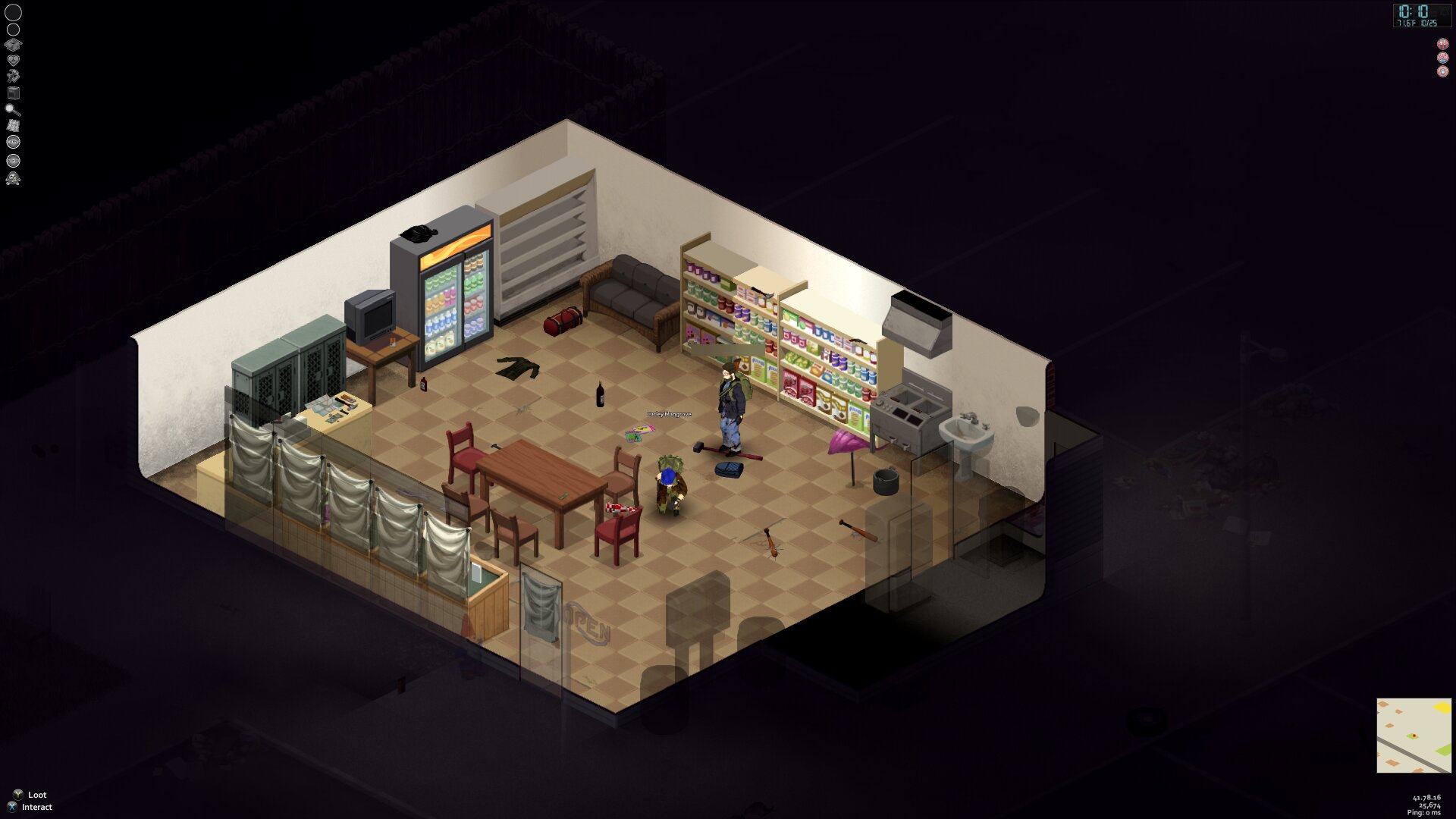This screenshot has width=1456, height=819.
Task: Open the crafting hammer and wrench menu
Action: [x=13, y=76]
